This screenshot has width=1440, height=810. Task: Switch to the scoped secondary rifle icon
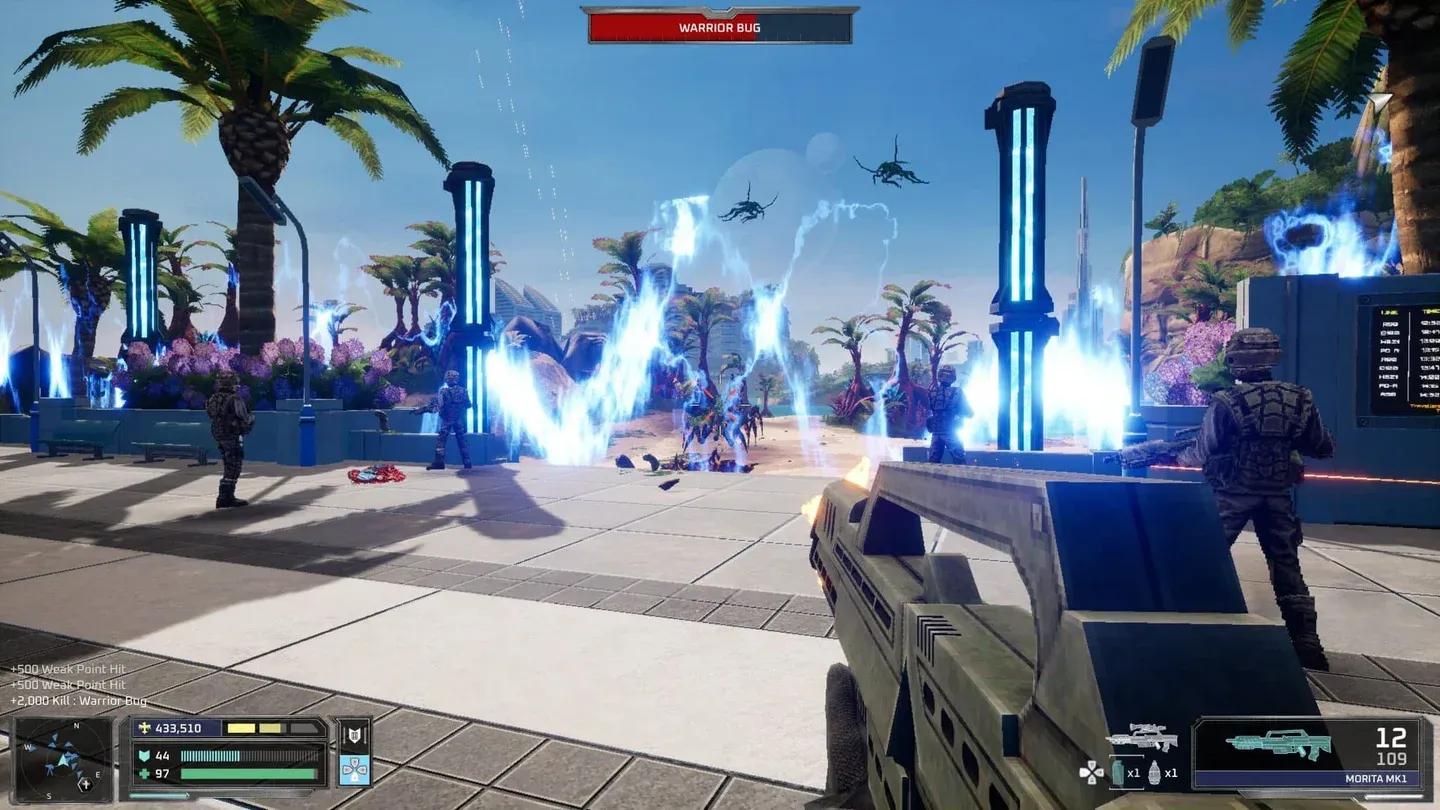[x=1141, y=737]
